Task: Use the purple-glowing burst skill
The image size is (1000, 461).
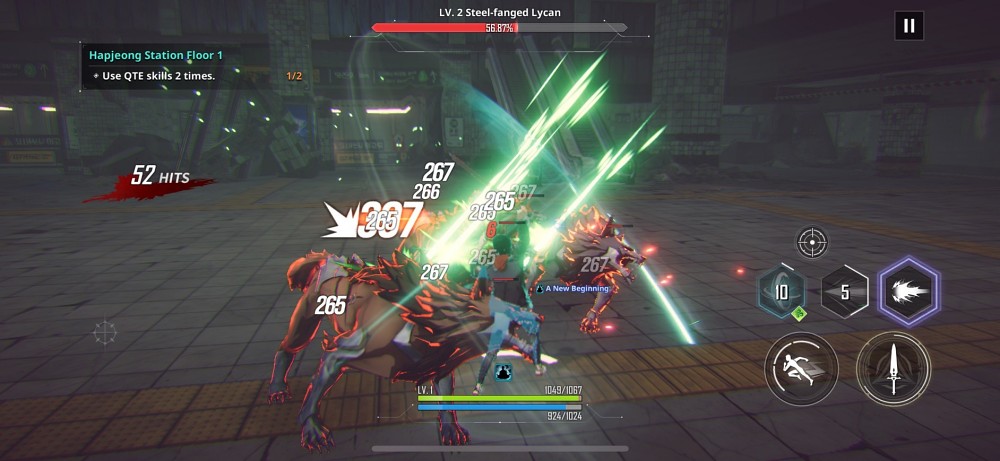Action: point(908,292)
